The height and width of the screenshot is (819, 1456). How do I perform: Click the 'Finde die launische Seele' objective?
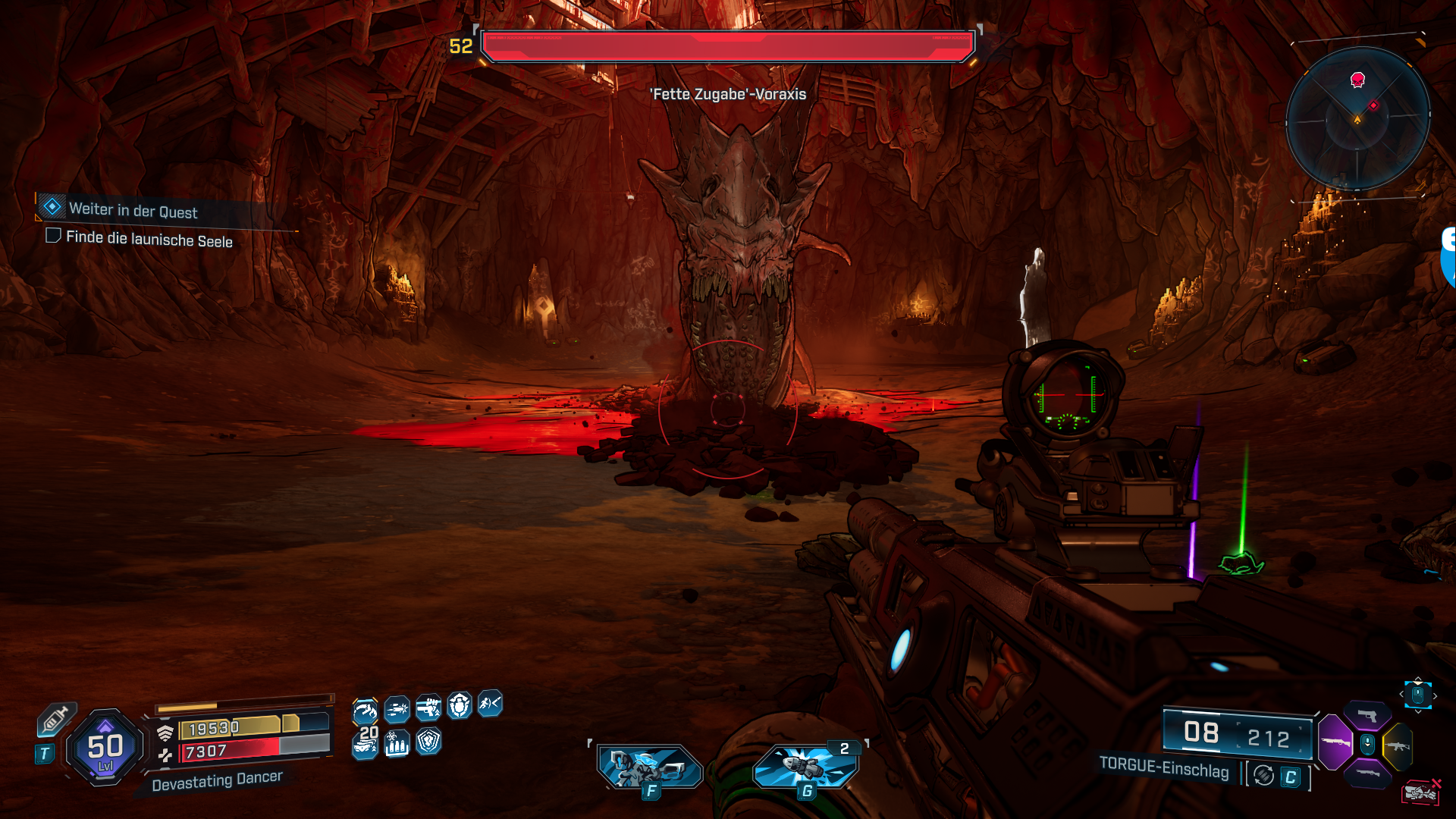(x=149, y=239)
